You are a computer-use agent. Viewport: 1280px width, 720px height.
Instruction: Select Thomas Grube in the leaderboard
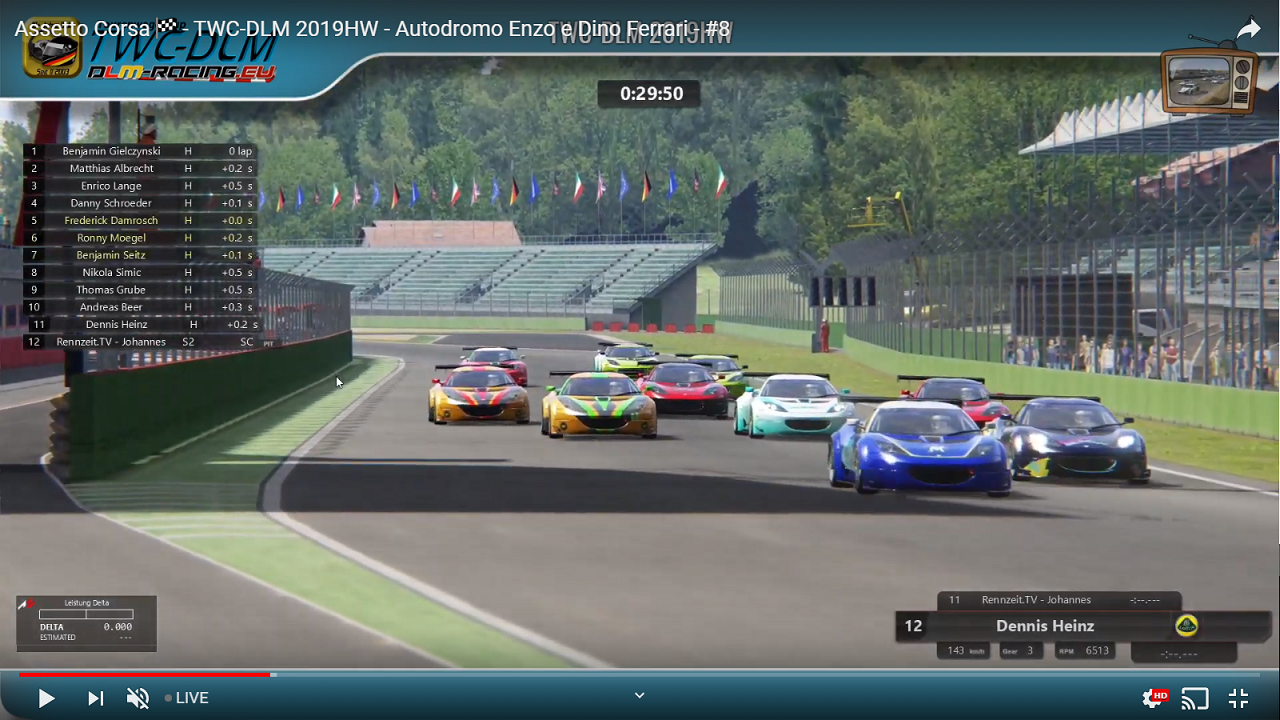click(x=112, y=290)
